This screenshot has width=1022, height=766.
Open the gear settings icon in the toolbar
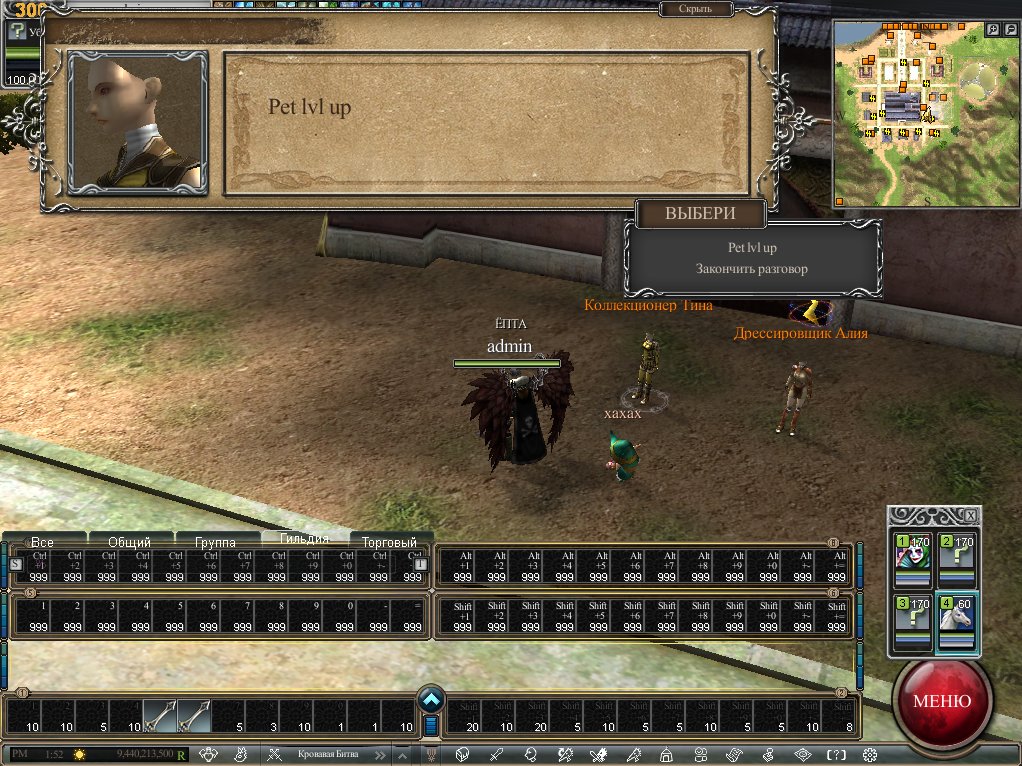point(869,754)
